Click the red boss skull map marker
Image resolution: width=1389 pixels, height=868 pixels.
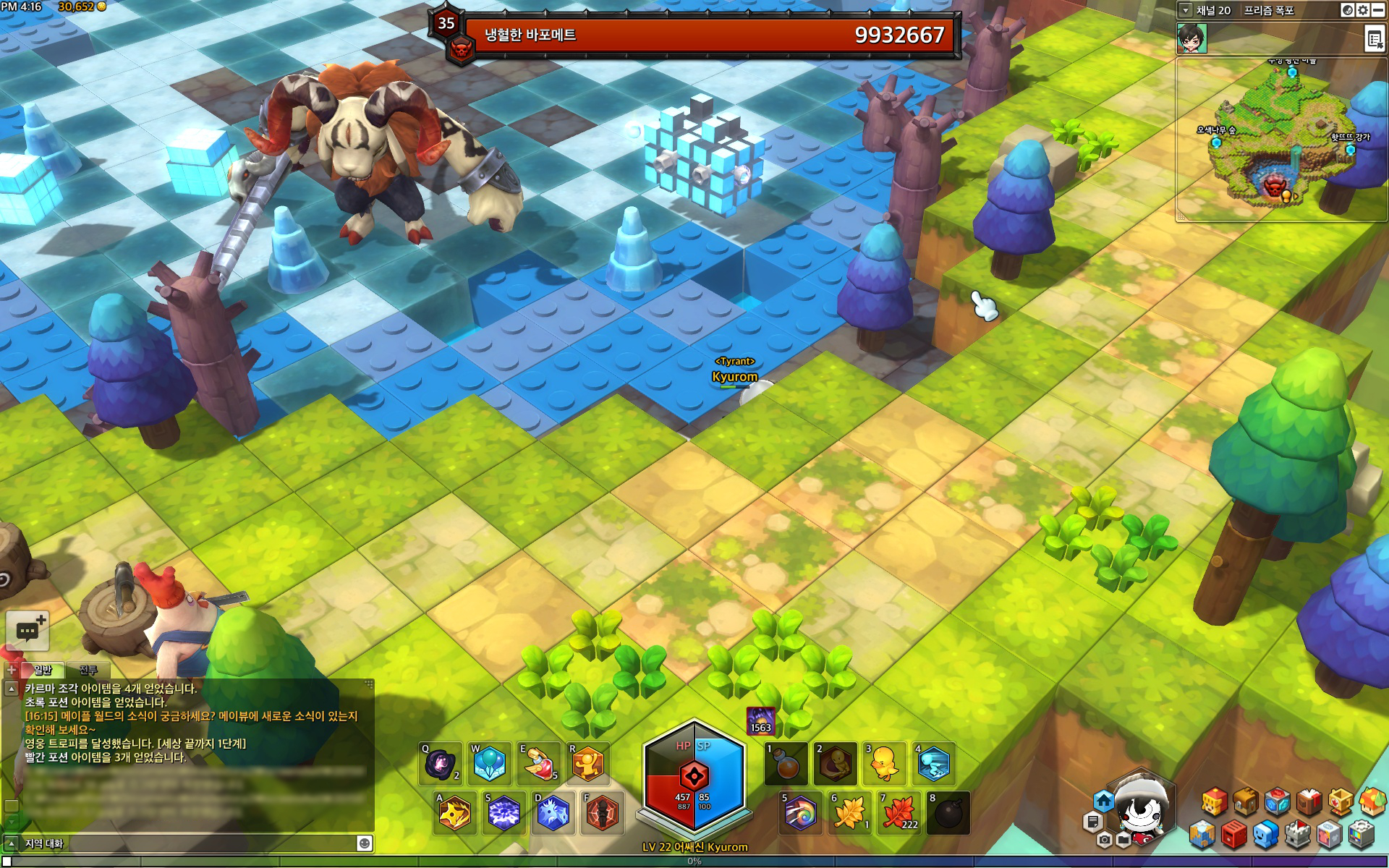1273,187
